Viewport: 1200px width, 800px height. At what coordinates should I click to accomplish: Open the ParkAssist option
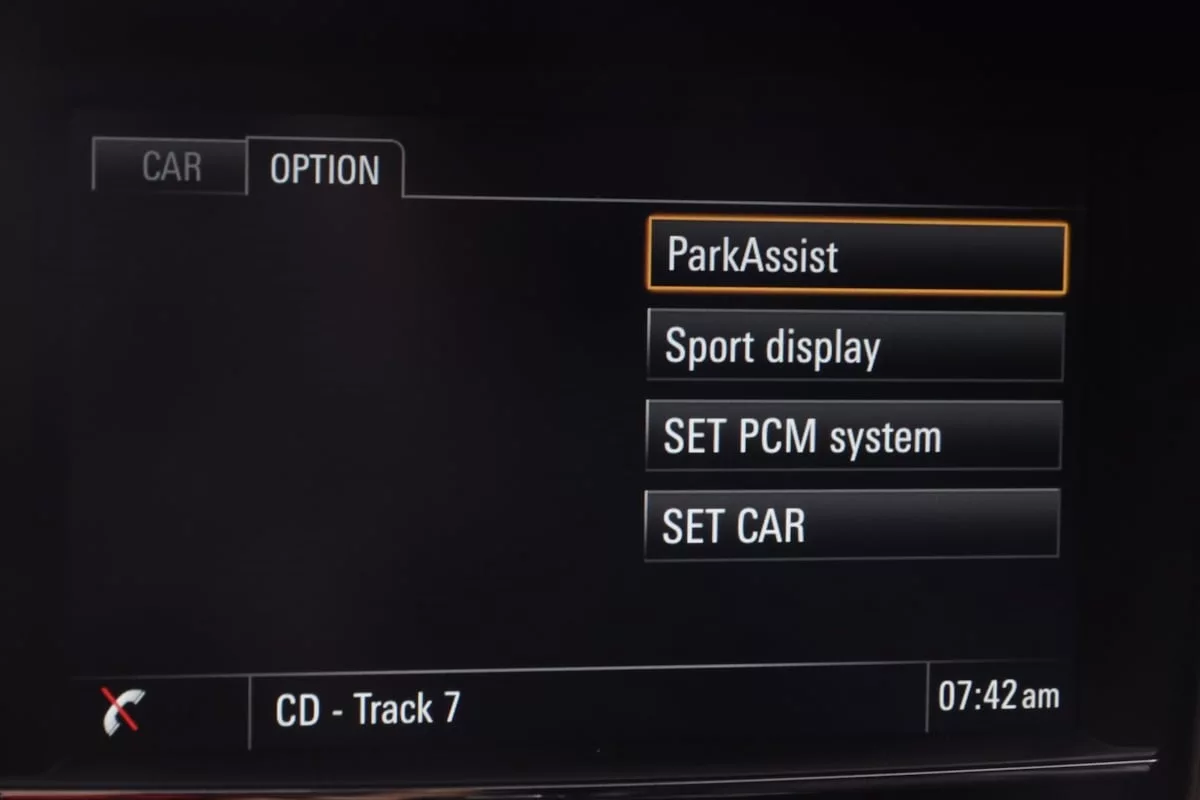(x=857, y=257)
